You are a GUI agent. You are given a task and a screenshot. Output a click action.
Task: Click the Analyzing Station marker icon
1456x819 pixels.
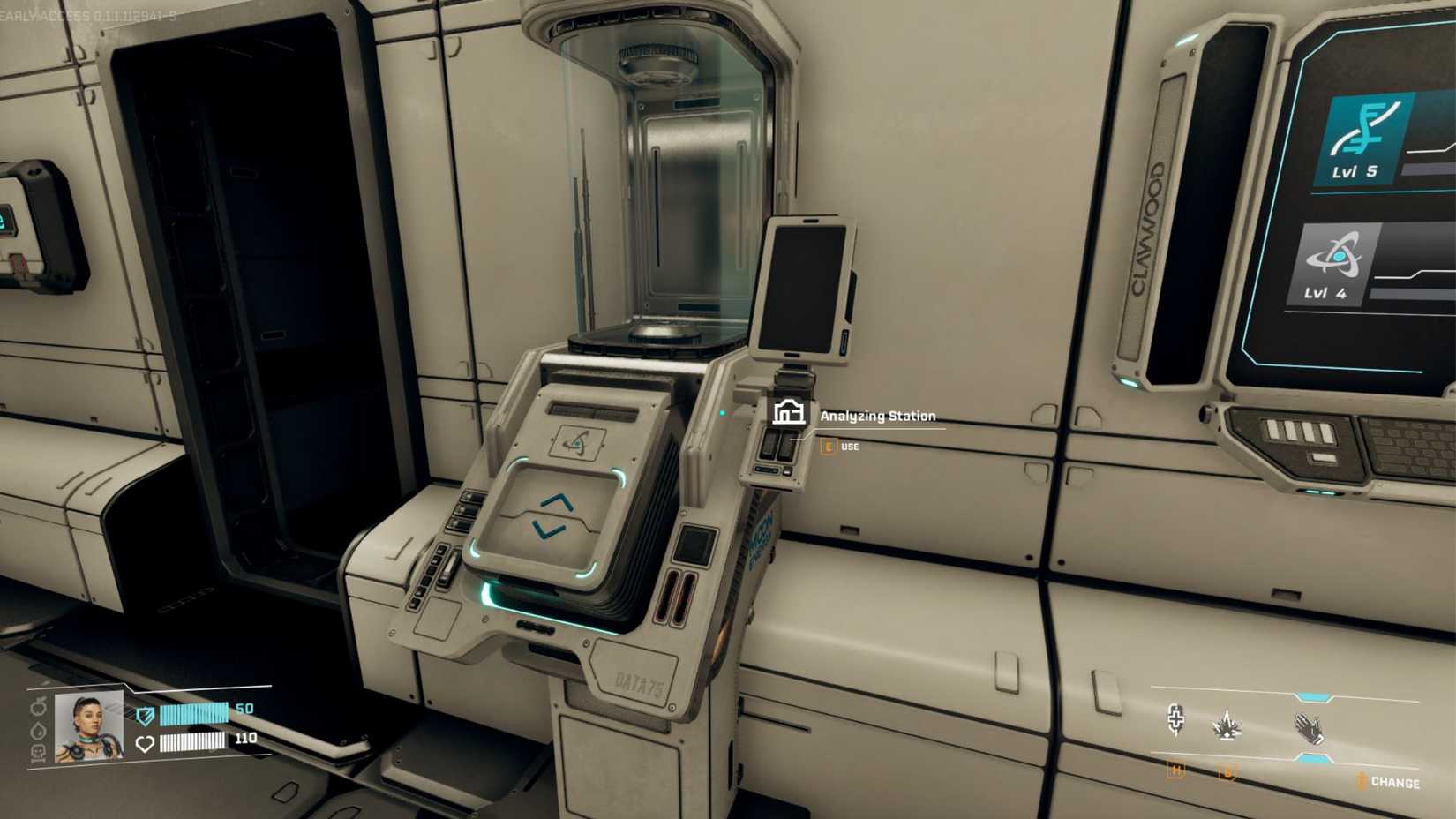tap(788, 413)
